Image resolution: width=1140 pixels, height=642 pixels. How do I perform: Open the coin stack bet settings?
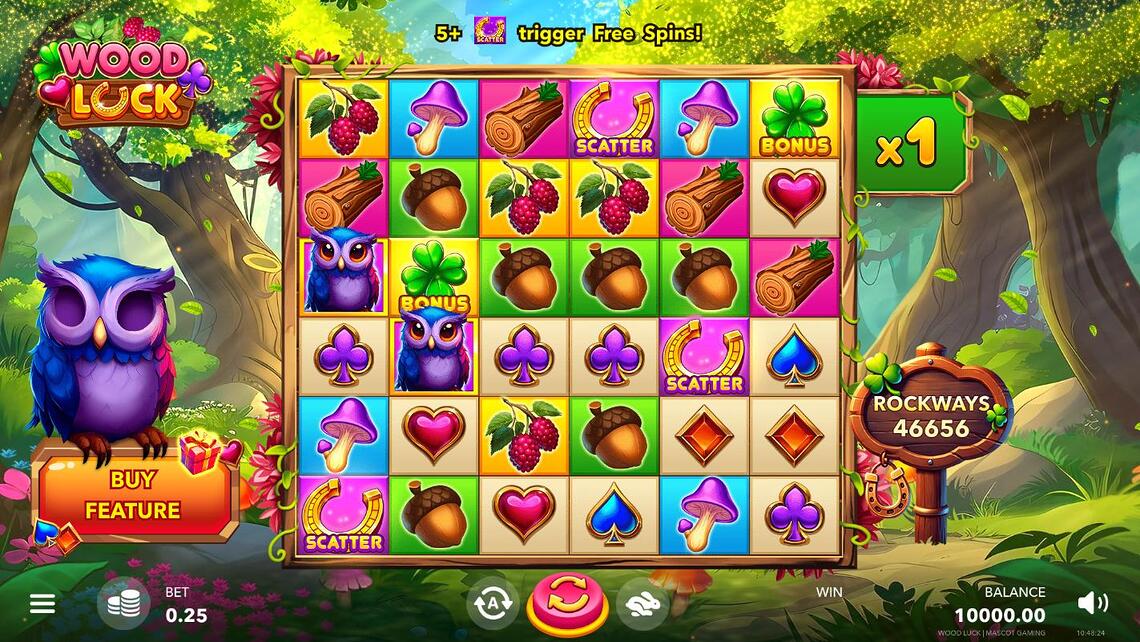[123, 603]
